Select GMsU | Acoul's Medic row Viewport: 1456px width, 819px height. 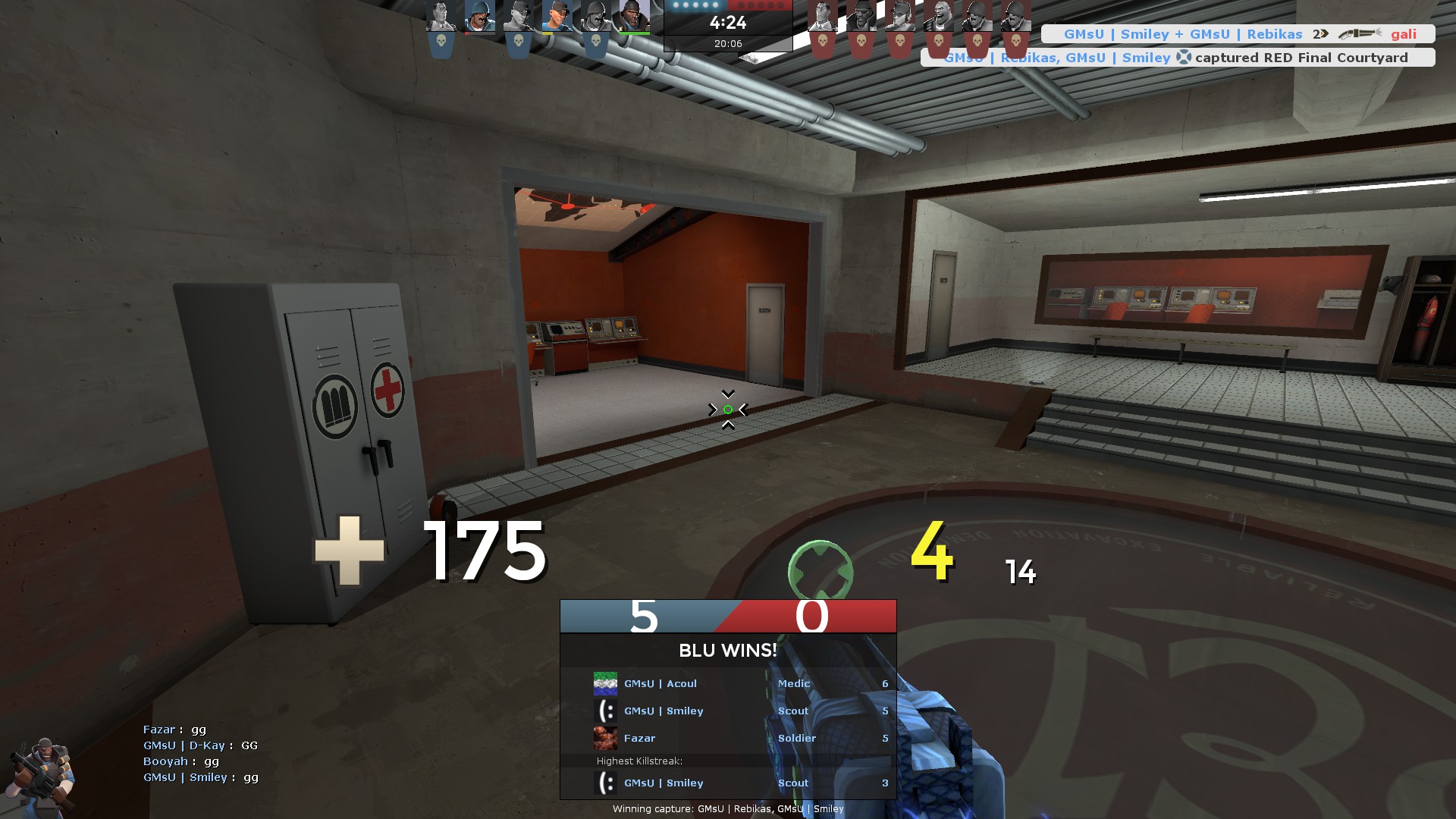pyautogui.click(x=728, y=683)
